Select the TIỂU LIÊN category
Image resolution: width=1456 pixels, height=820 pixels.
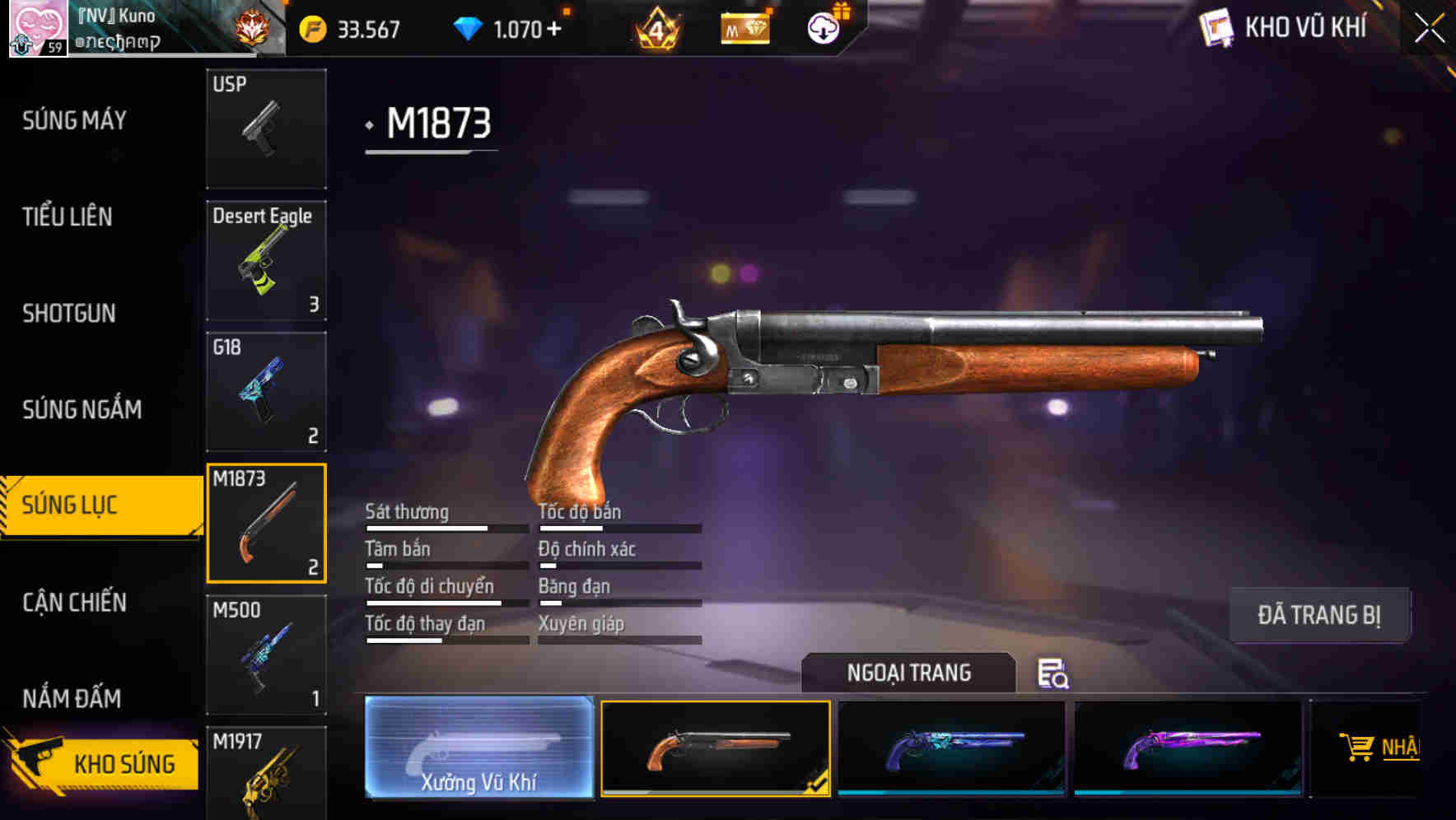point(68,217)
